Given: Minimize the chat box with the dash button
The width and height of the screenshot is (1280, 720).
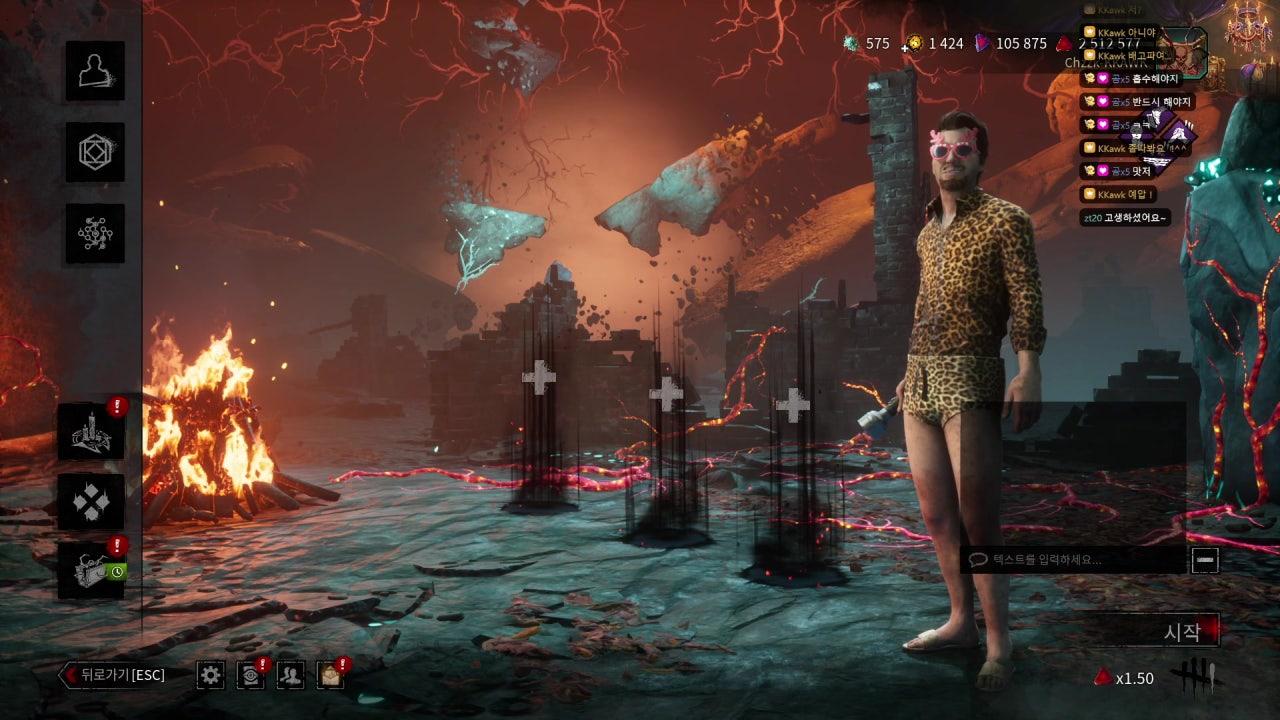Looking at the screenshot, I should click(x=1205, y=560).
